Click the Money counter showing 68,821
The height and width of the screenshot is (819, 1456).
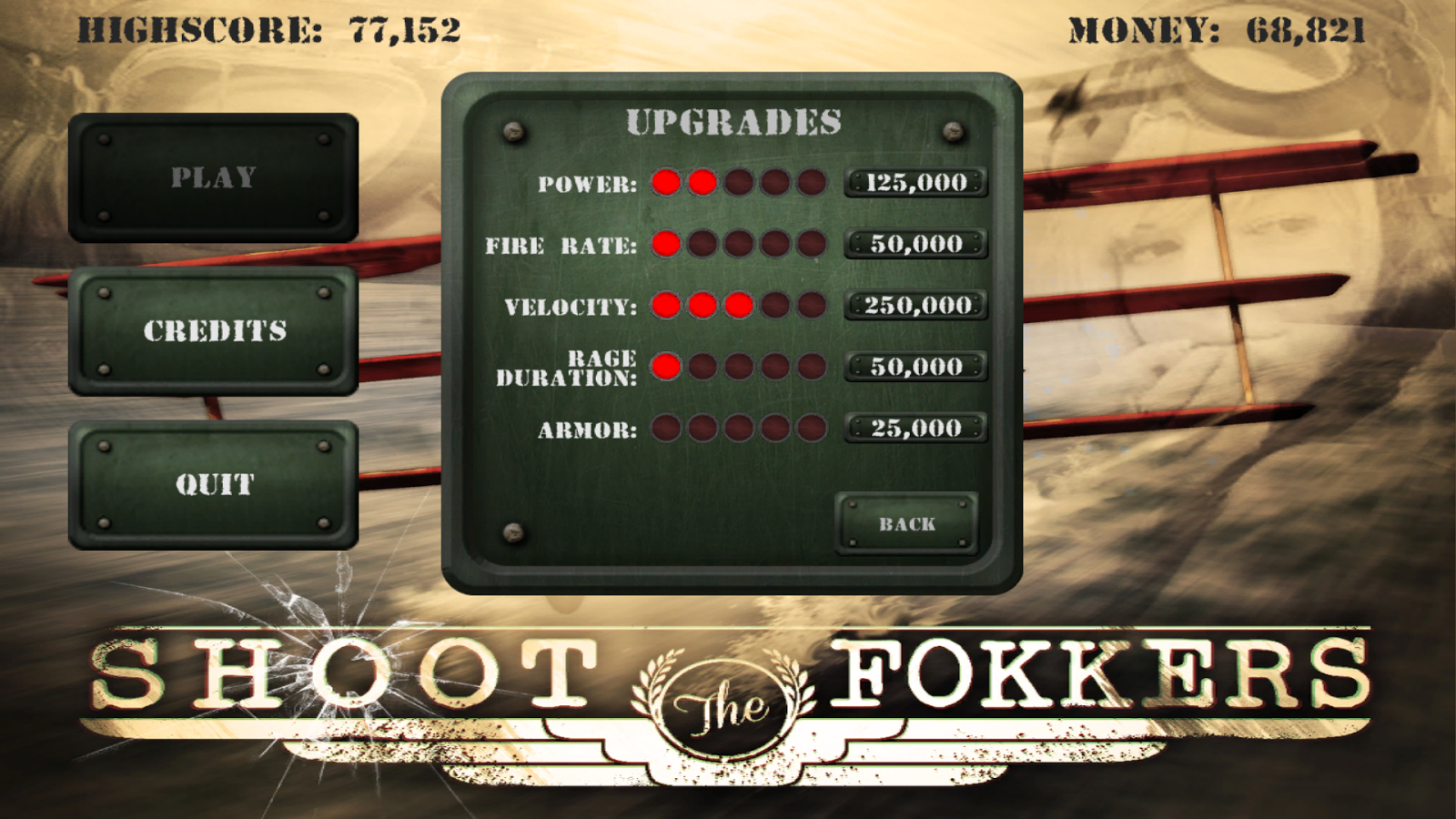coord(1308,29)
